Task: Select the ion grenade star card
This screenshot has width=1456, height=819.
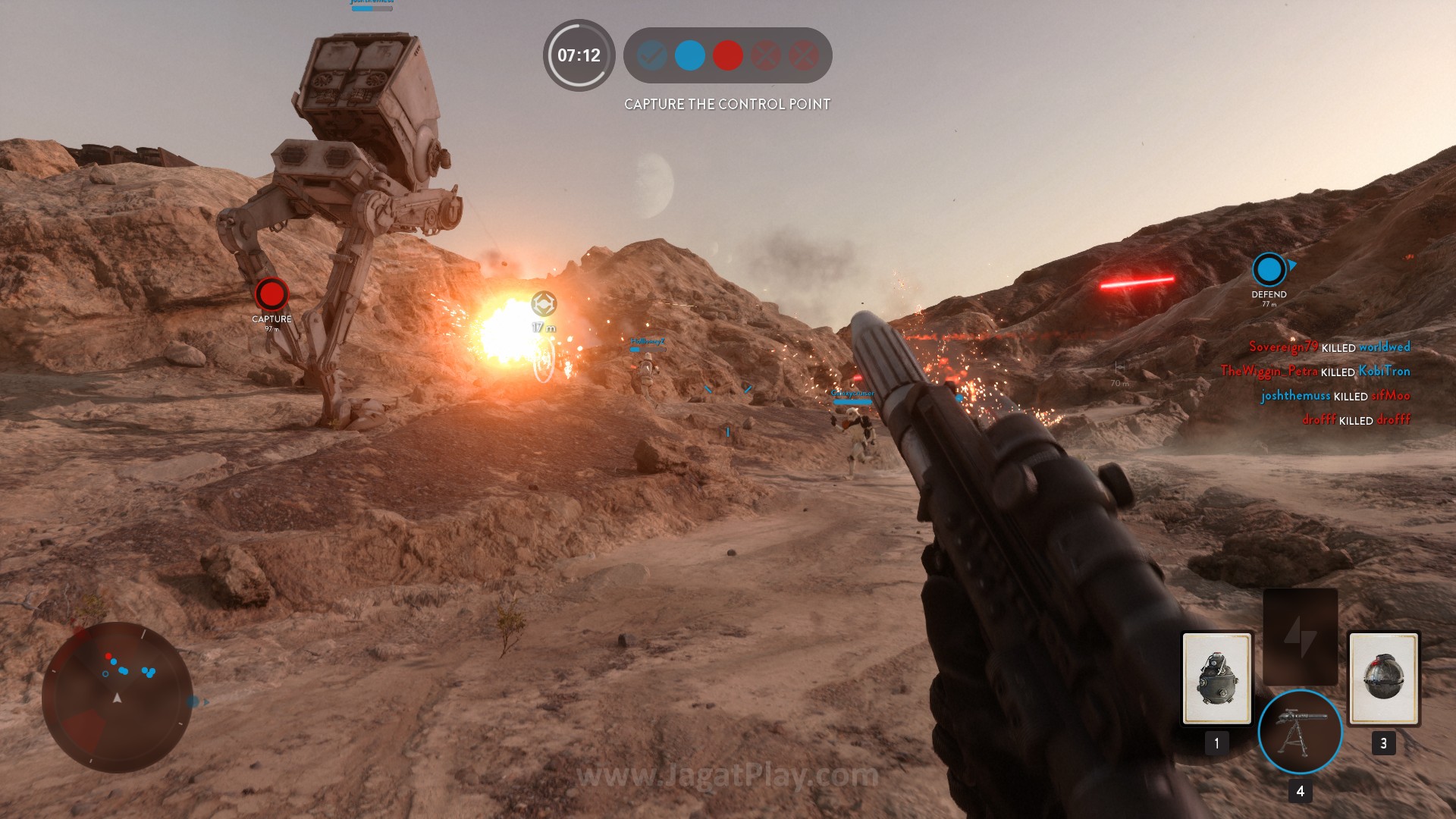Action: (1216, 679)
